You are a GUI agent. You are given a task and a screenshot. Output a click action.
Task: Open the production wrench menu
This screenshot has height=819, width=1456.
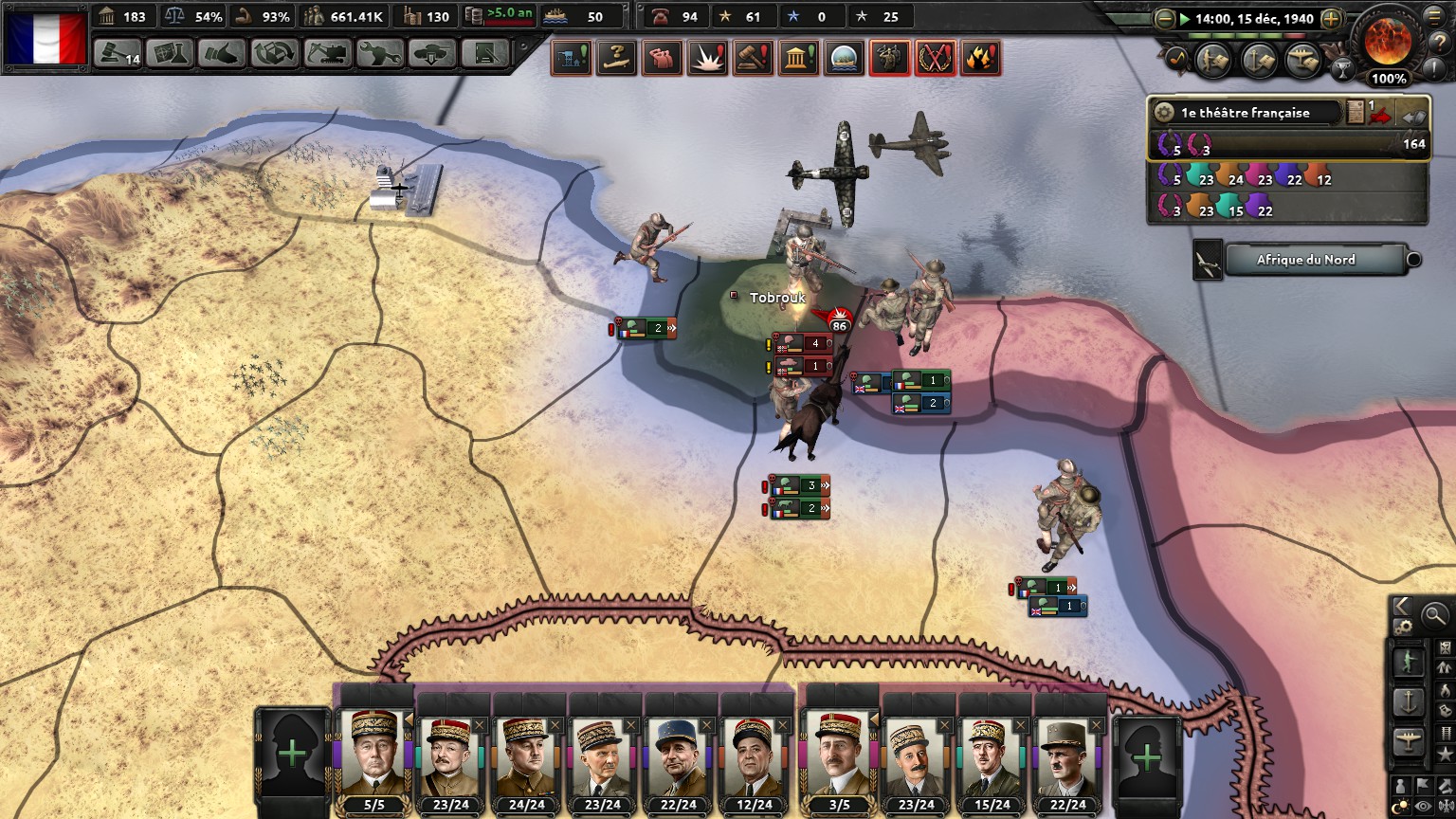click(x=379, y=53)
